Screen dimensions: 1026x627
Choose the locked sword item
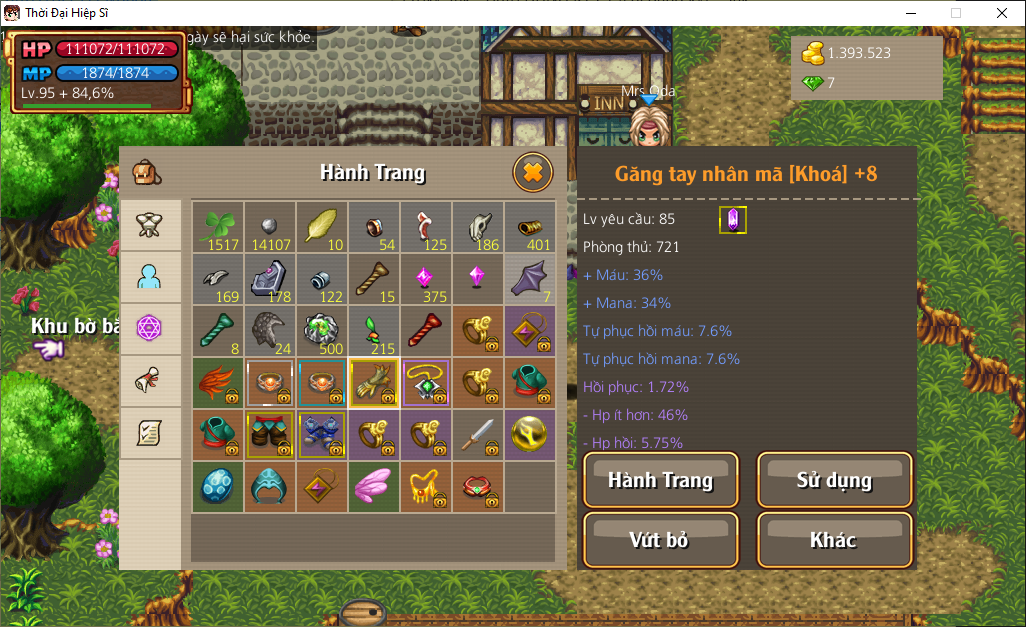478,435
